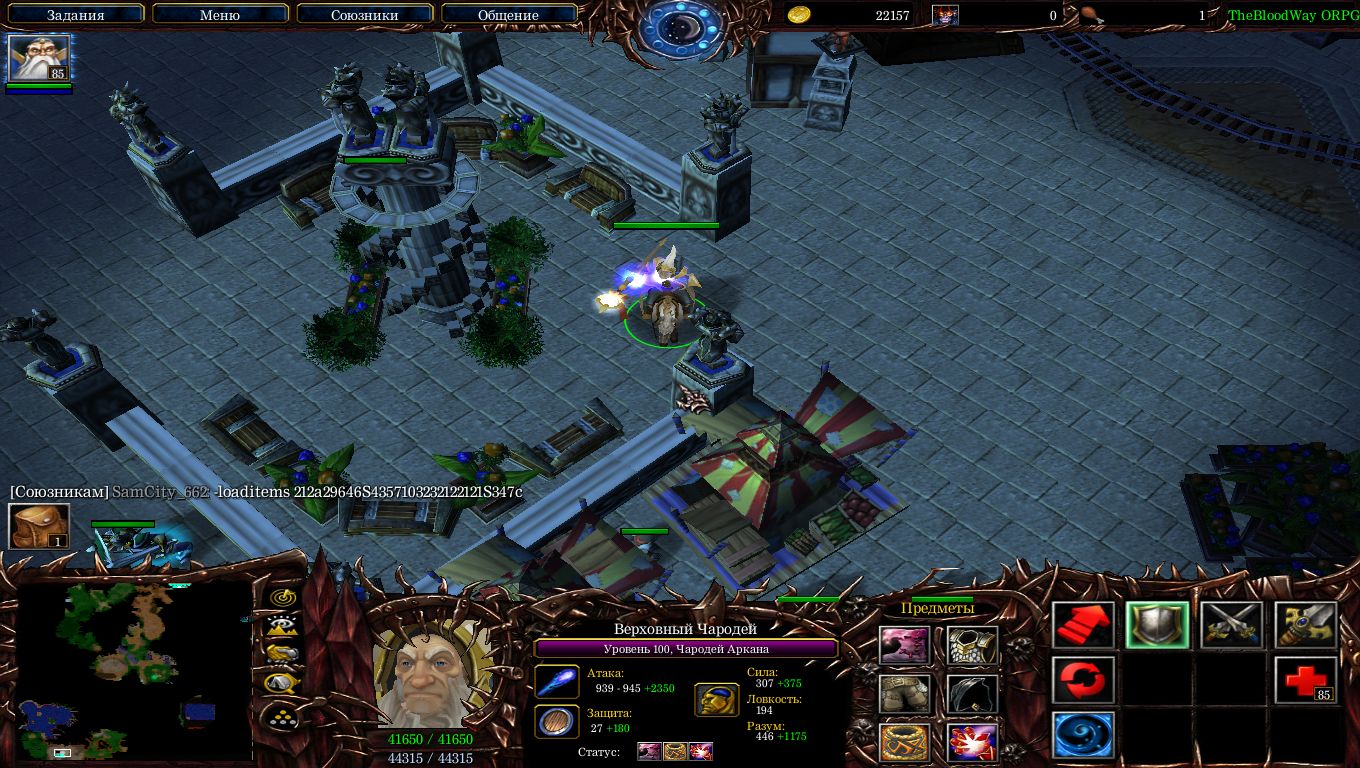The image size is (1360, 768).
Task: Select the golden ring inventory item
Action: pos(905,743)
